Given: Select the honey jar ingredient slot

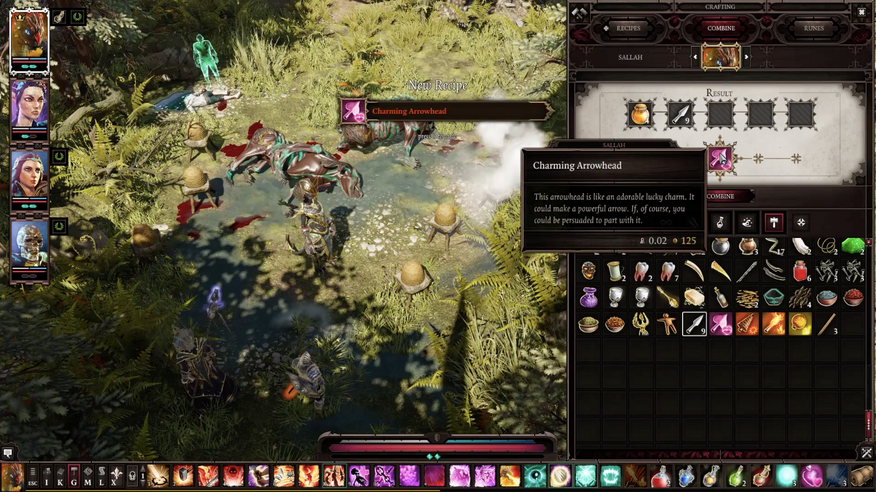Looking at the screenshot, I should tap(640, 114).
